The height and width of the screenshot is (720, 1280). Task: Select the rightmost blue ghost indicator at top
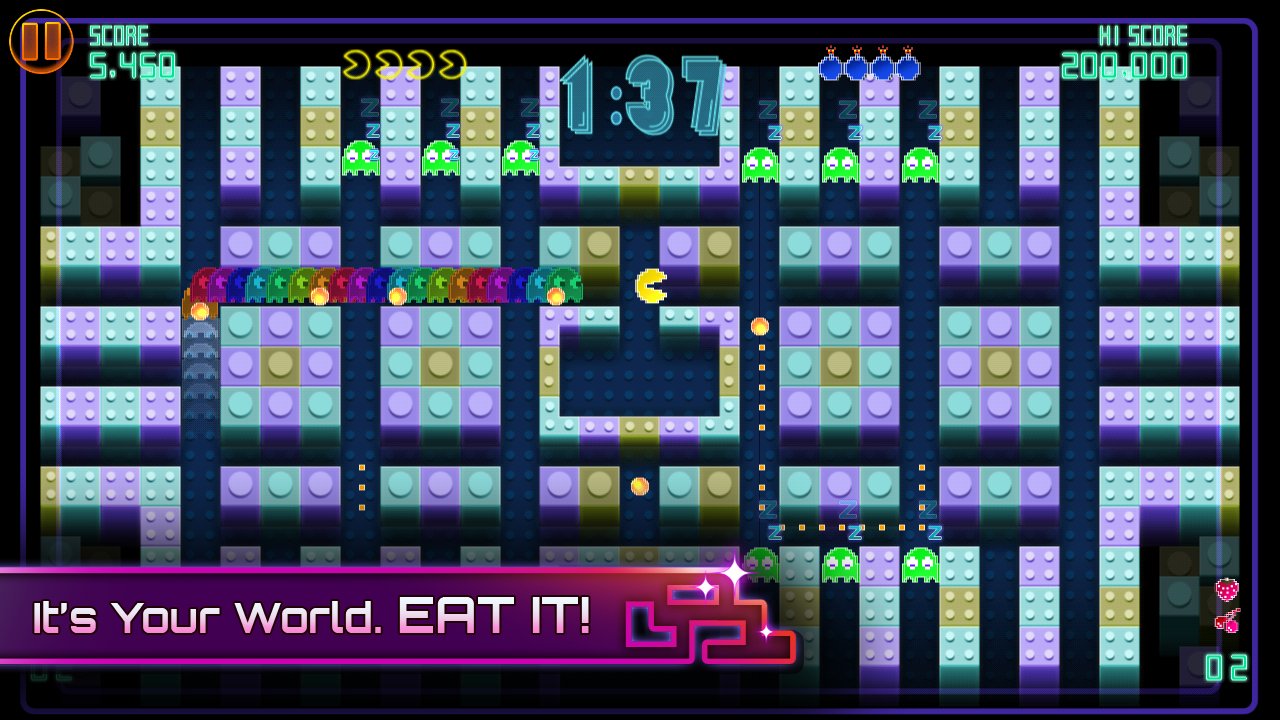pyautogui.click(x=910, y=68)
